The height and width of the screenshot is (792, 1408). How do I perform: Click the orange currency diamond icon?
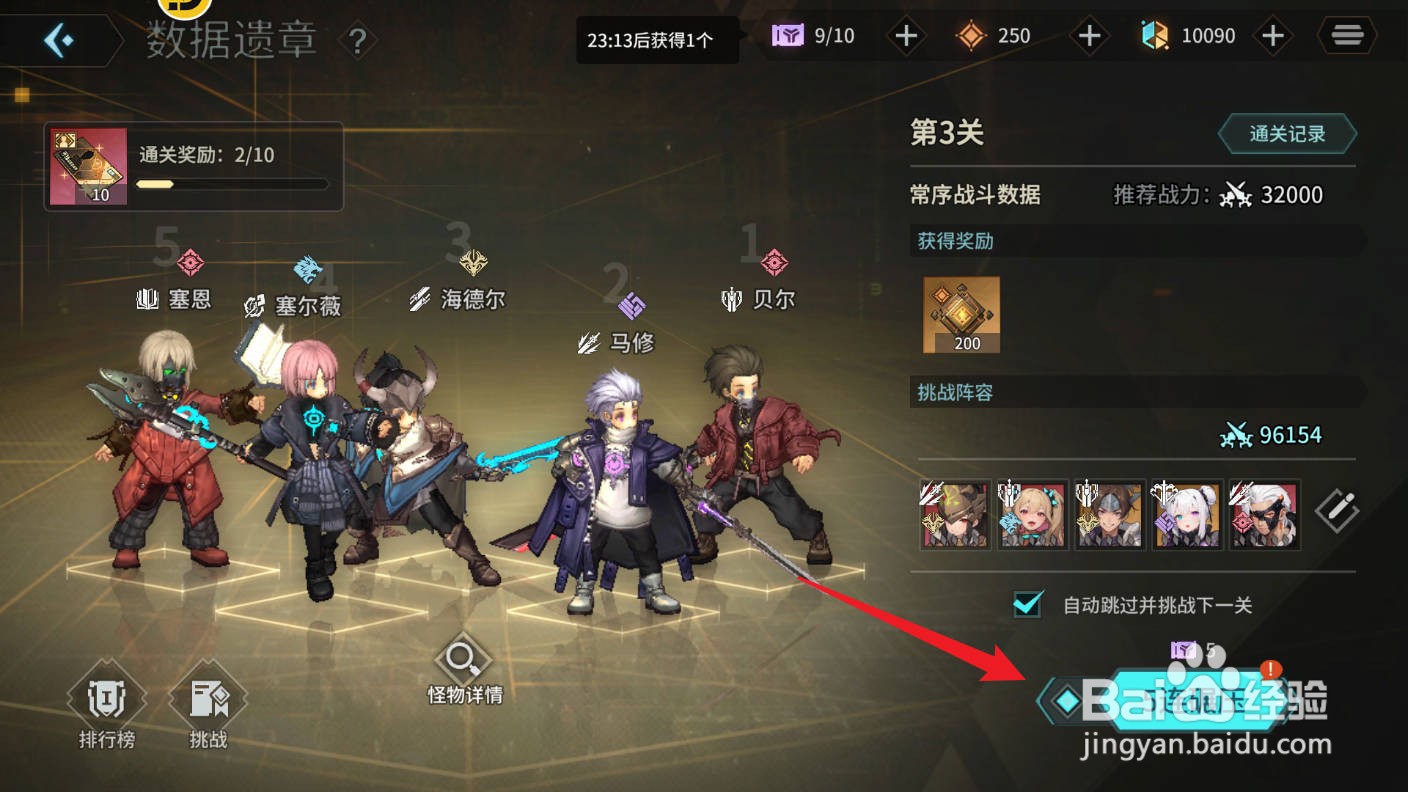tap(971, 35)
